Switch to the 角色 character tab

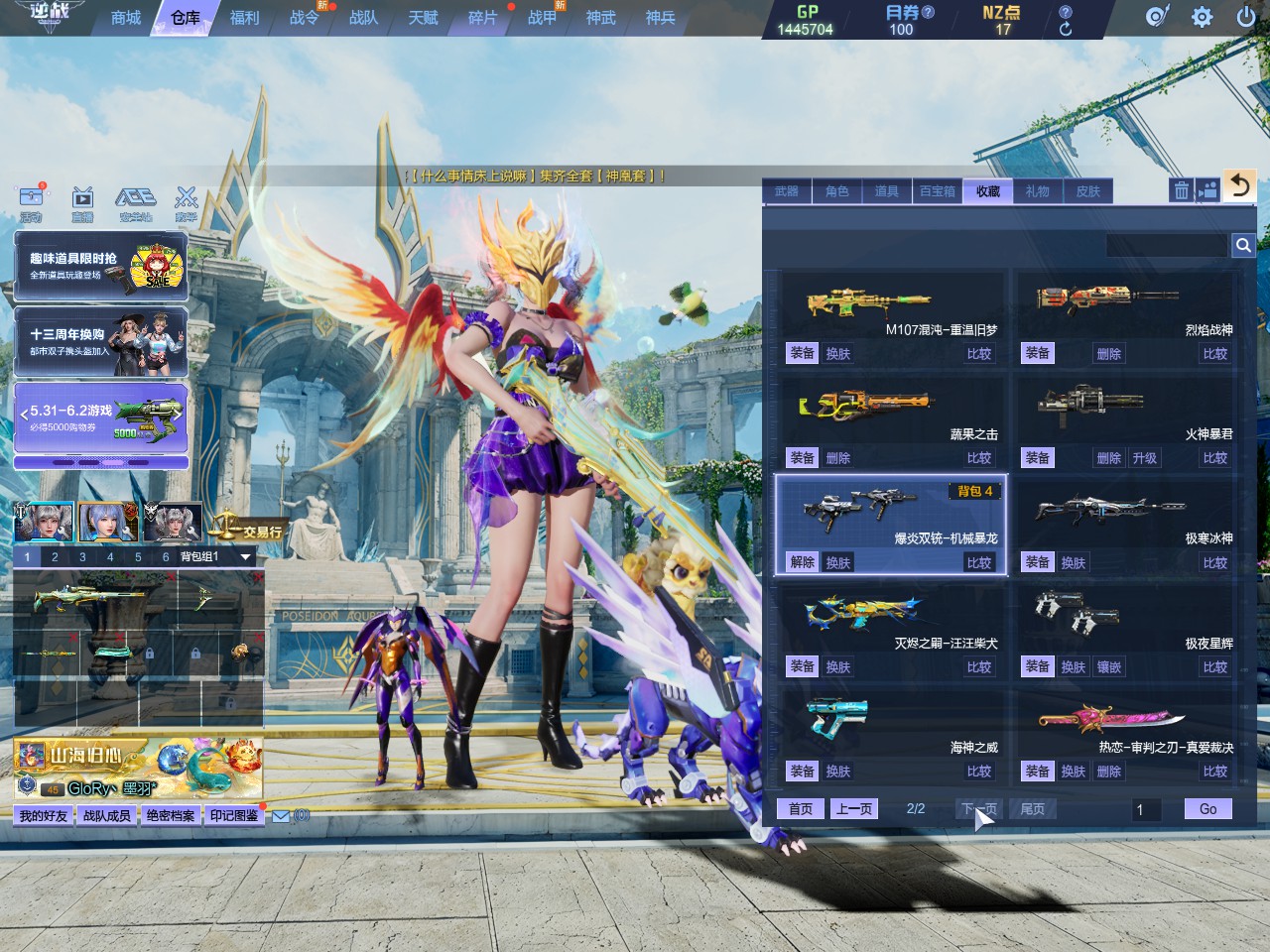click(837, 191)
